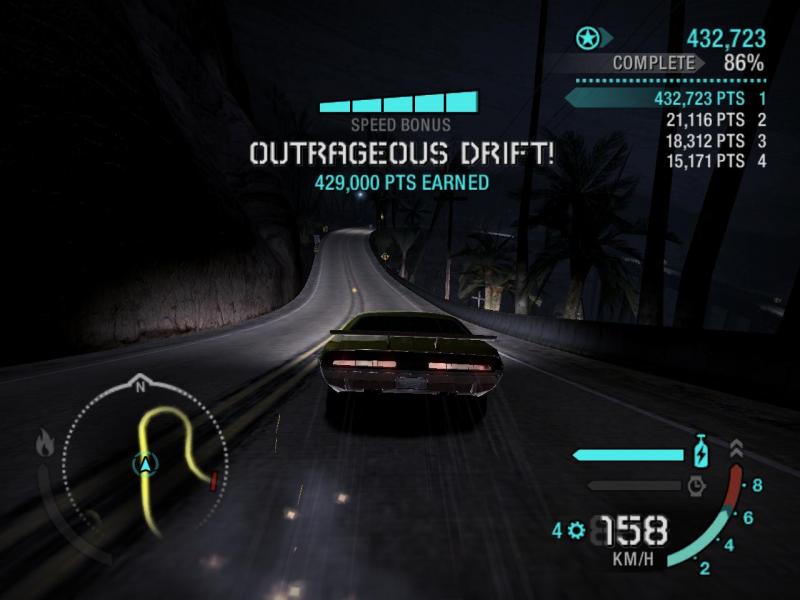Click the gear cog icon beside speedometer
The height and width of the screenshot is (600, 800).
tap(575, 530)
